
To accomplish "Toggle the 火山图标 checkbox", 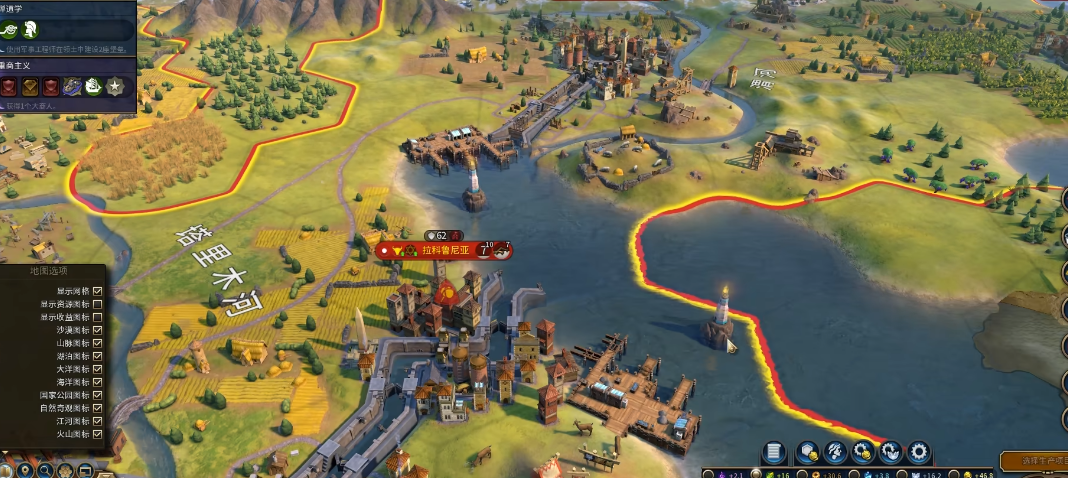I will pos(97,434).
